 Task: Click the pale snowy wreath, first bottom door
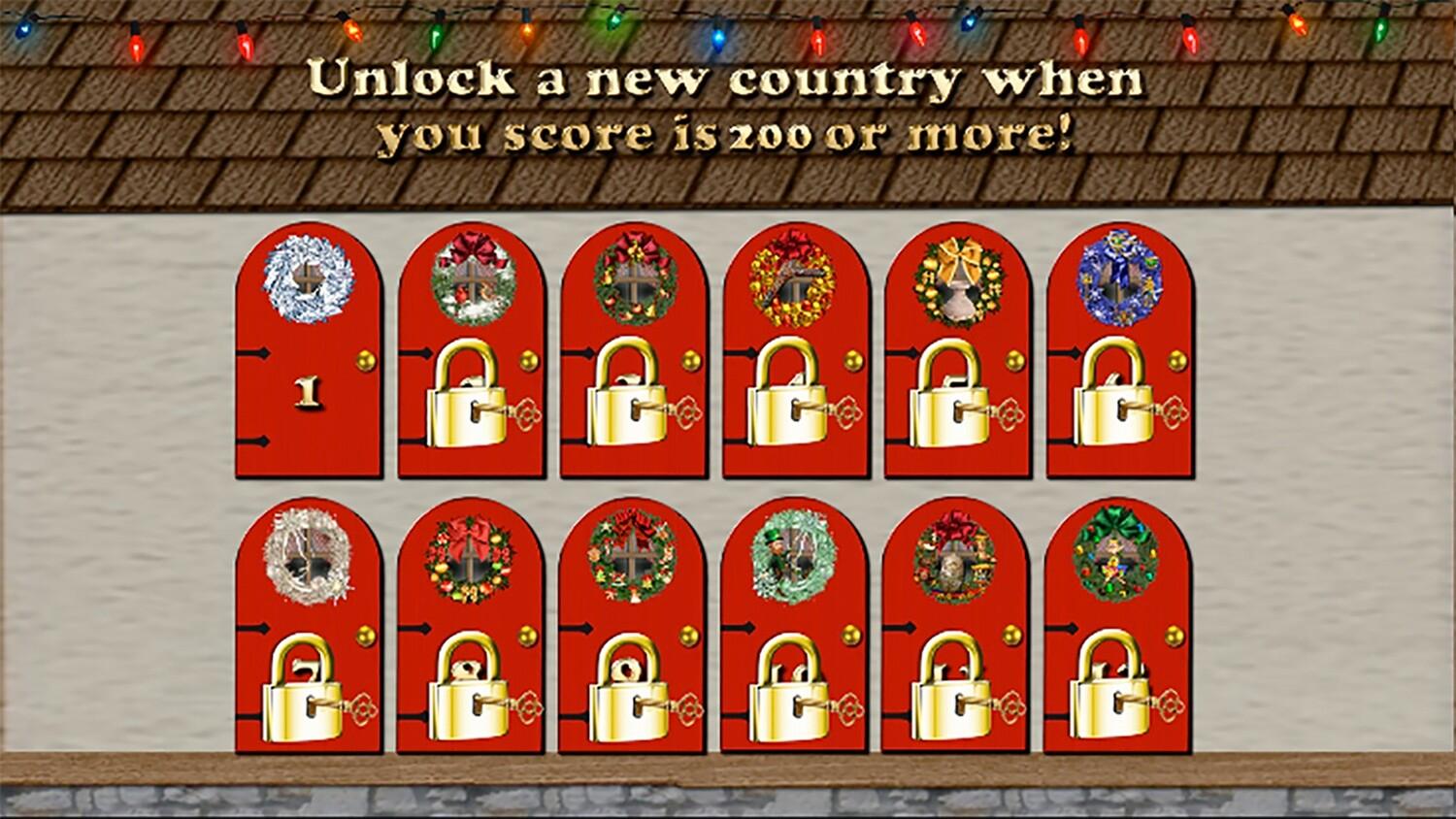pyautogui.click(x=311, y=558)
